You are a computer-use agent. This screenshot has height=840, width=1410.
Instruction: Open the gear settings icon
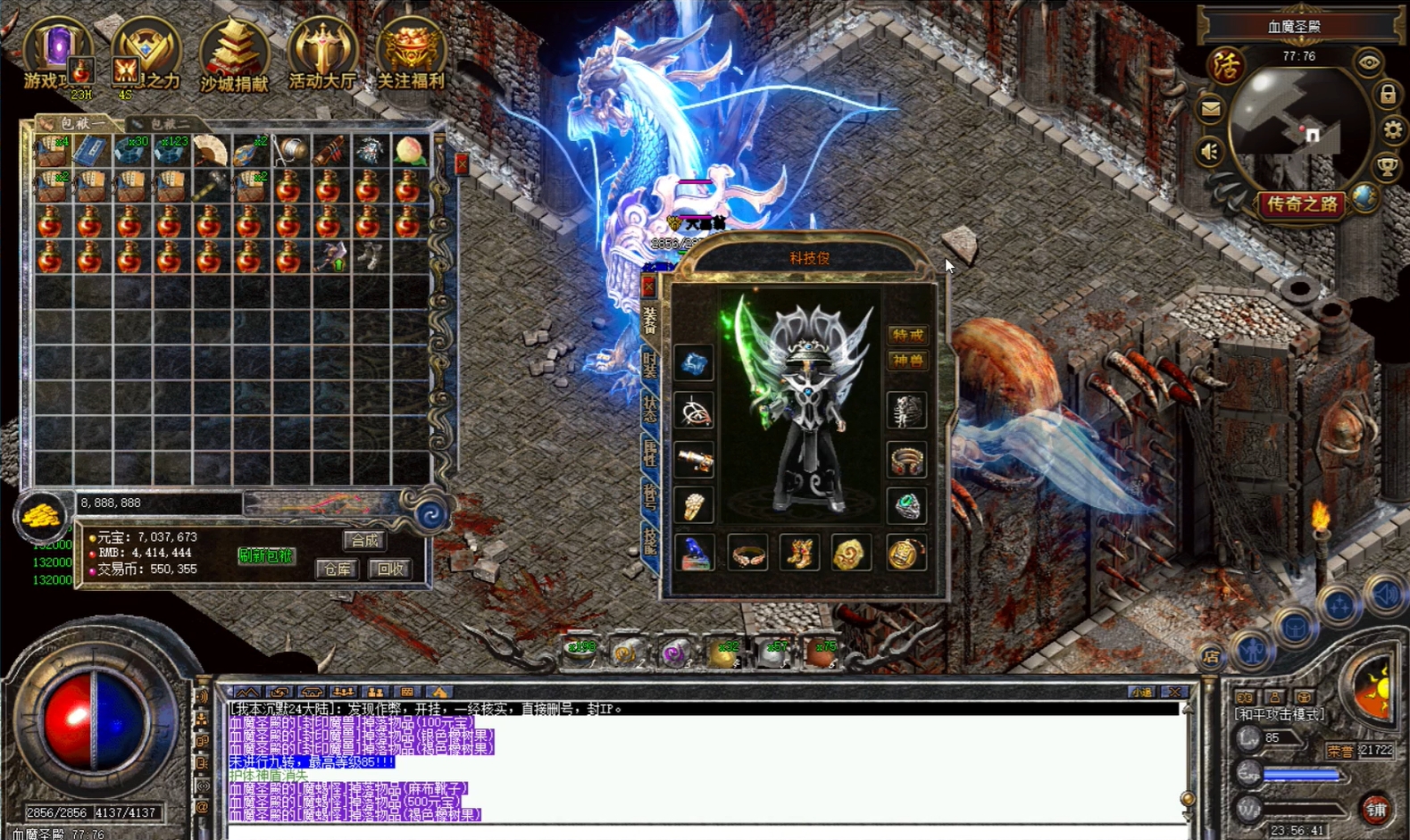tap(1392, 130)
